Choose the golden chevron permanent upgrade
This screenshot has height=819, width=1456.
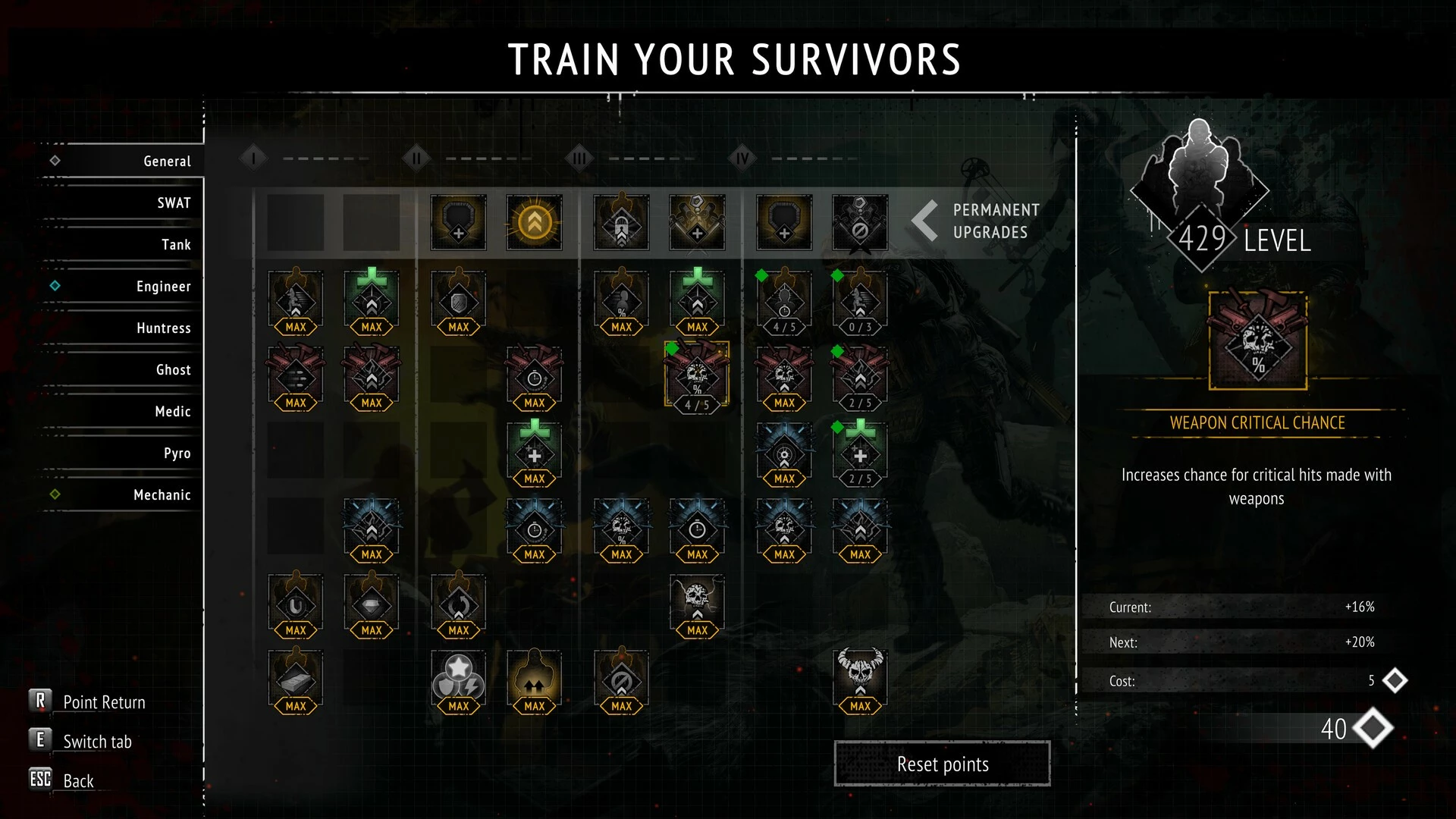tap(535, 222)
